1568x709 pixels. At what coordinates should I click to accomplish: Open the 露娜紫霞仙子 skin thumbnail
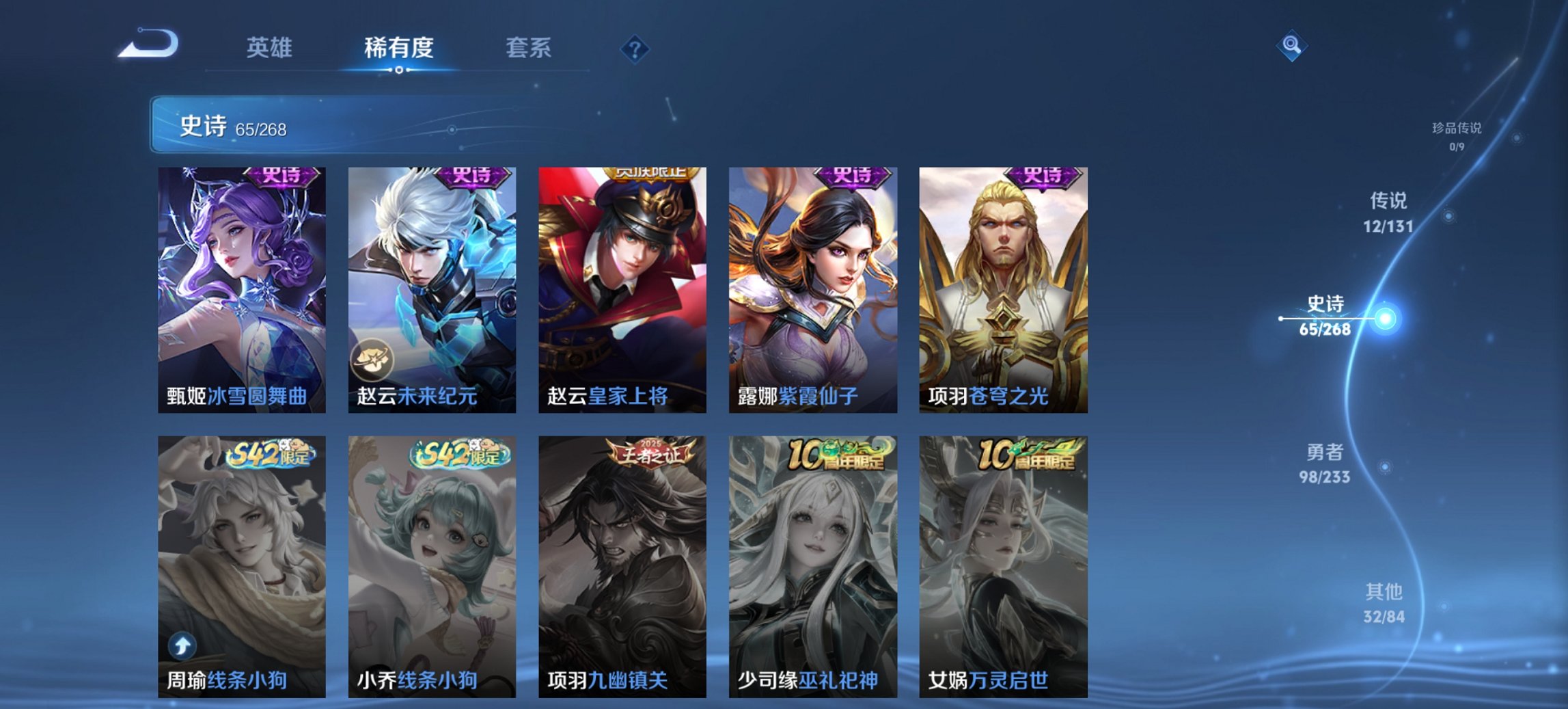tap(811, 287)
